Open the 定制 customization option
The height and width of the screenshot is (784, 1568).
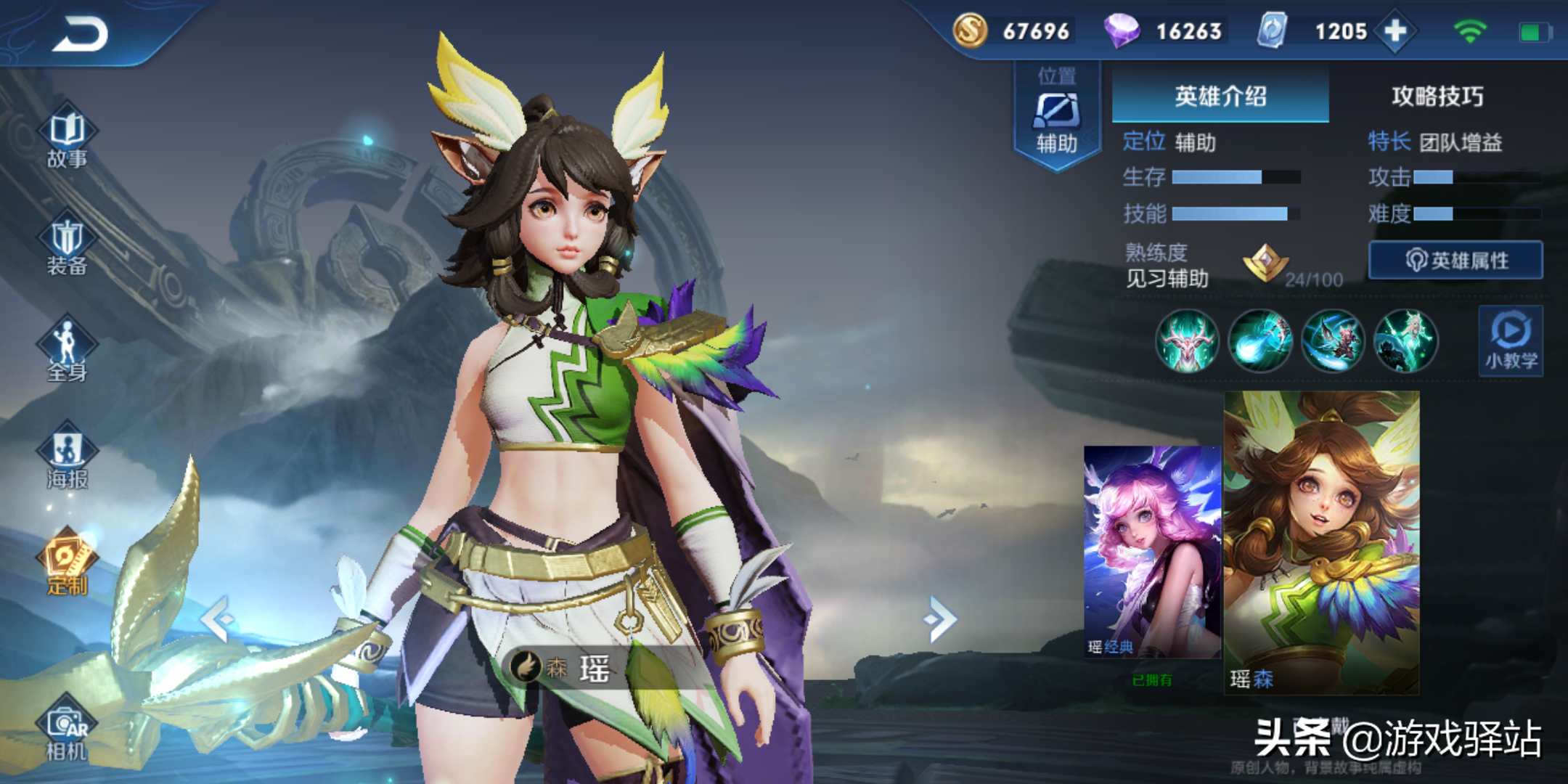tap(67, 564)
